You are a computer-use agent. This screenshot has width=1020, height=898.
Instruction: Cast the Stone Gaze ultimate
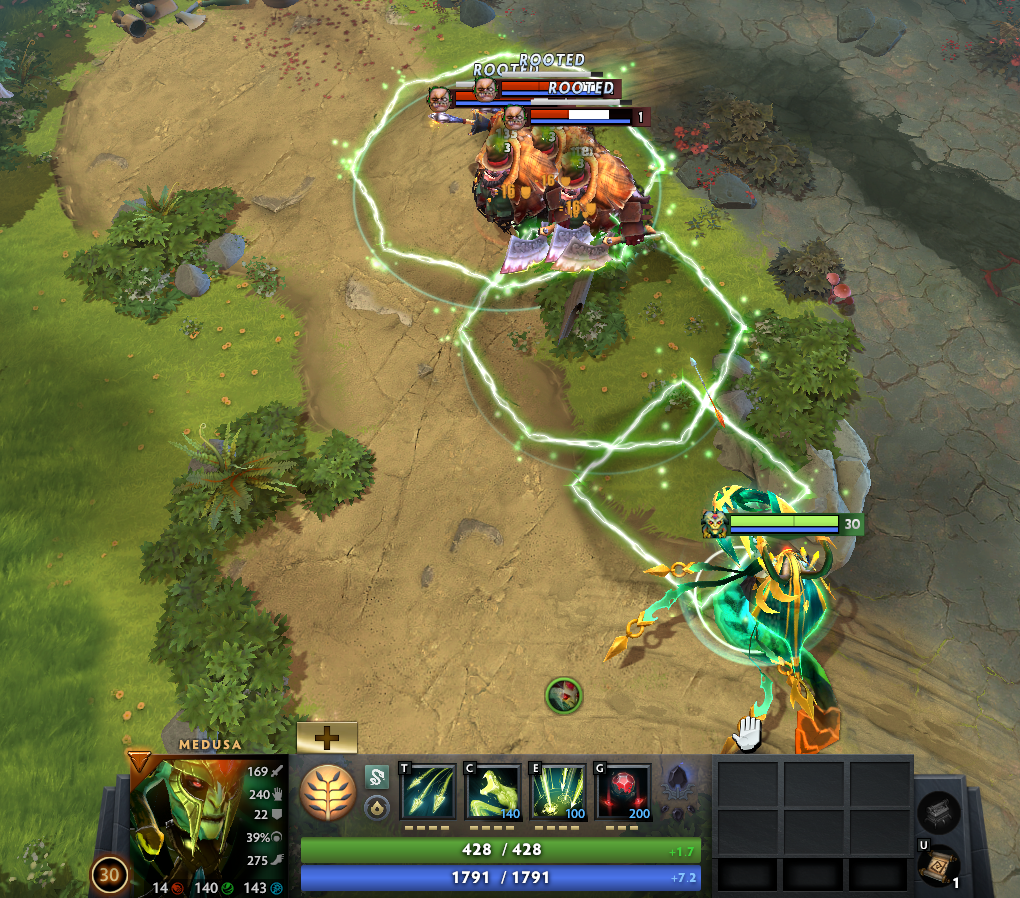coord(624,792)
